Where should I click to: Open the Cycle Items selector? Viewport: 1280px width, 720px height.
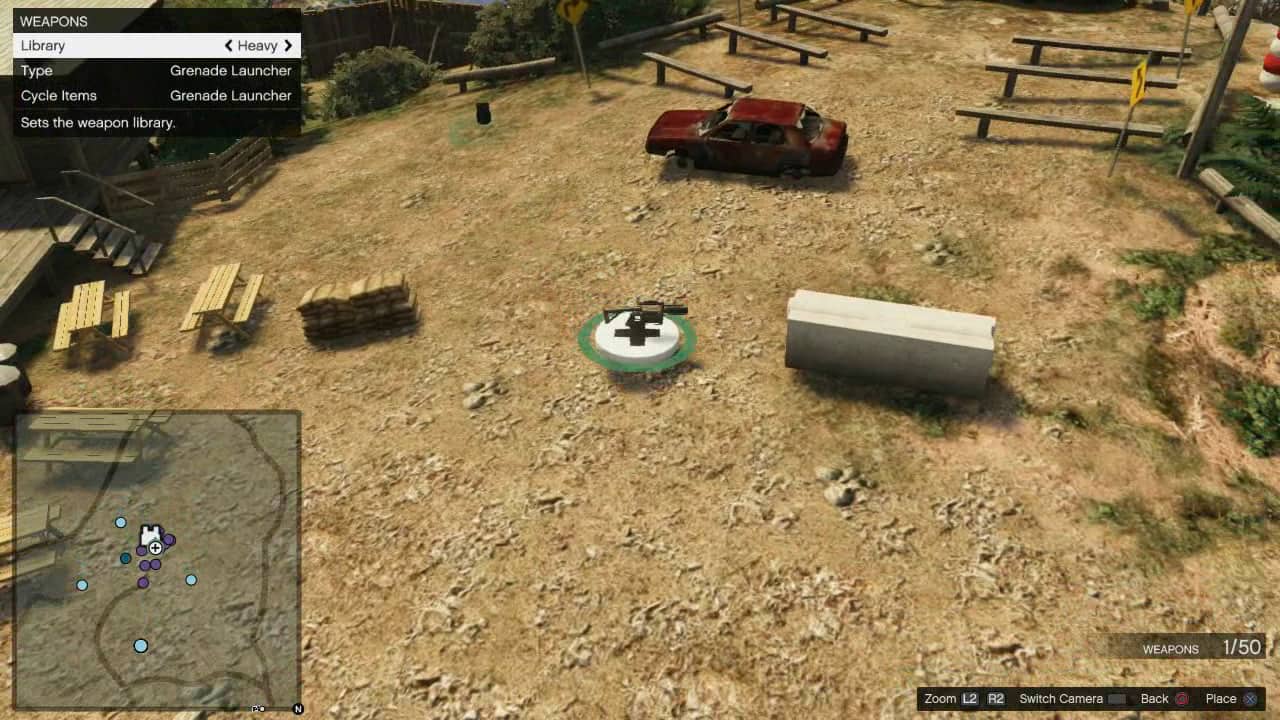(156, 95)
